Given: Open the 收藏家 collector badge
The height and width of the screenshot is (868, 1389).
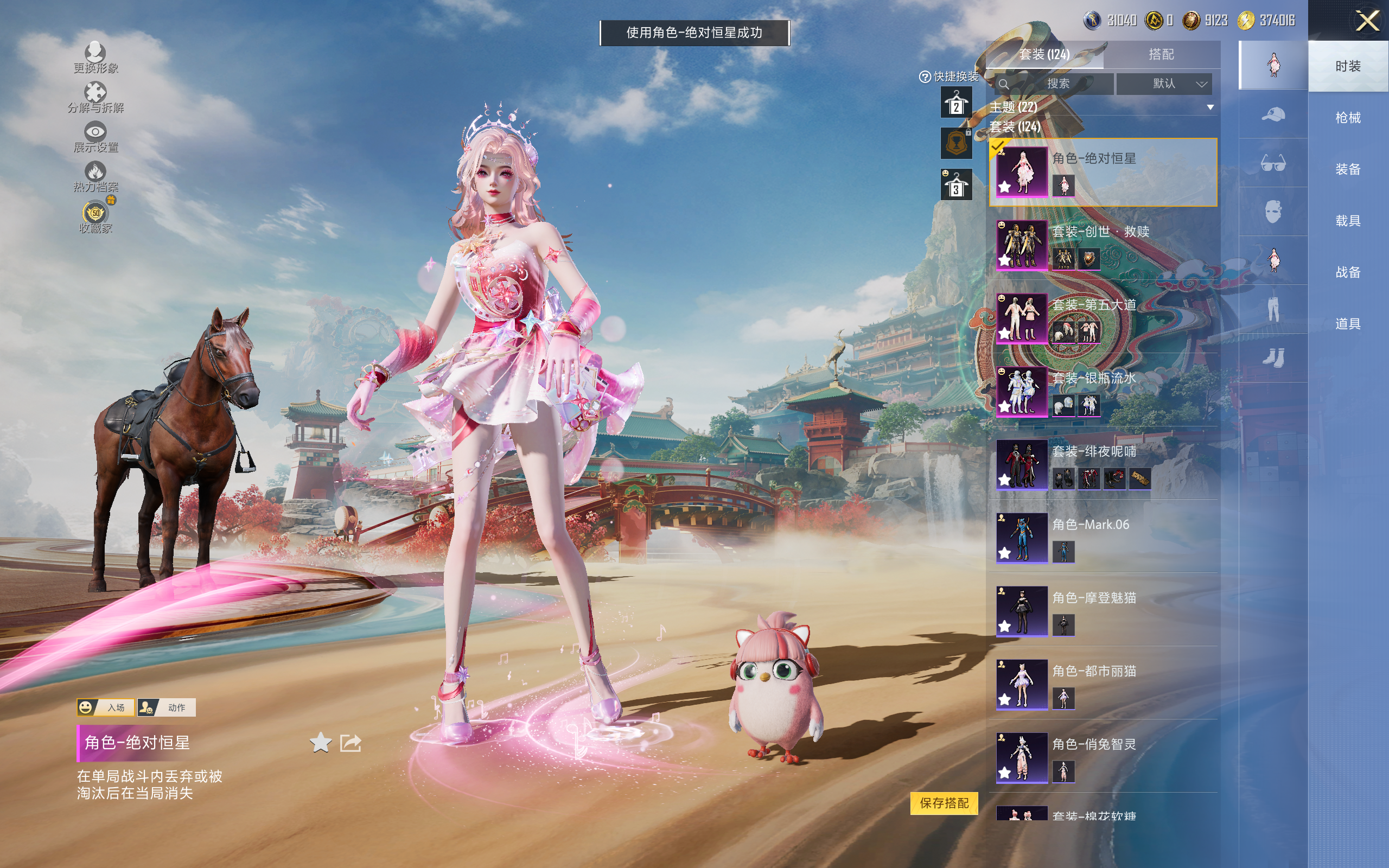Looking at the screenshot, I should [x=95, y=218].
